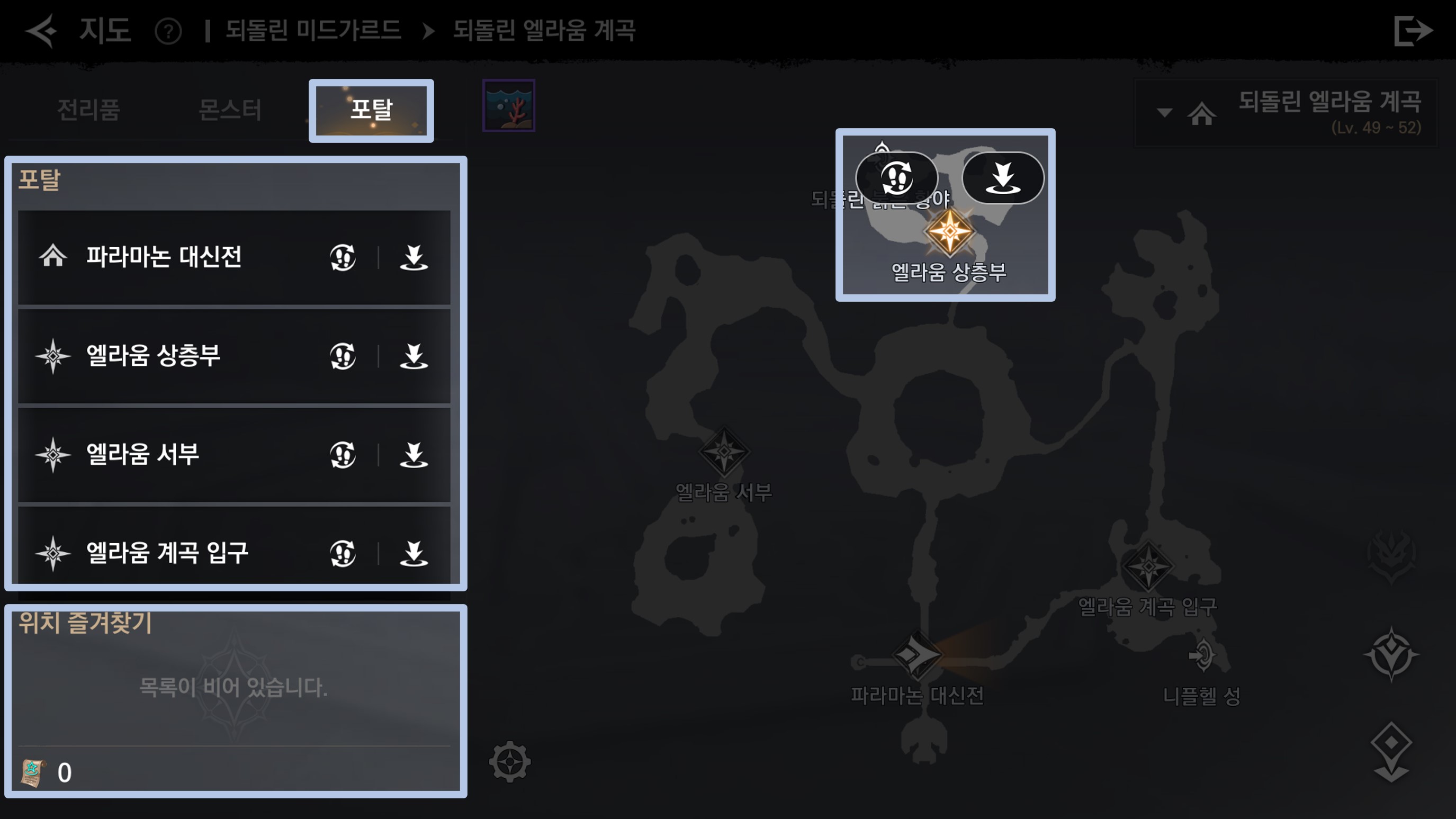
Task: Select the 엘라움 서부 marker on map
Action: (724, 452)
